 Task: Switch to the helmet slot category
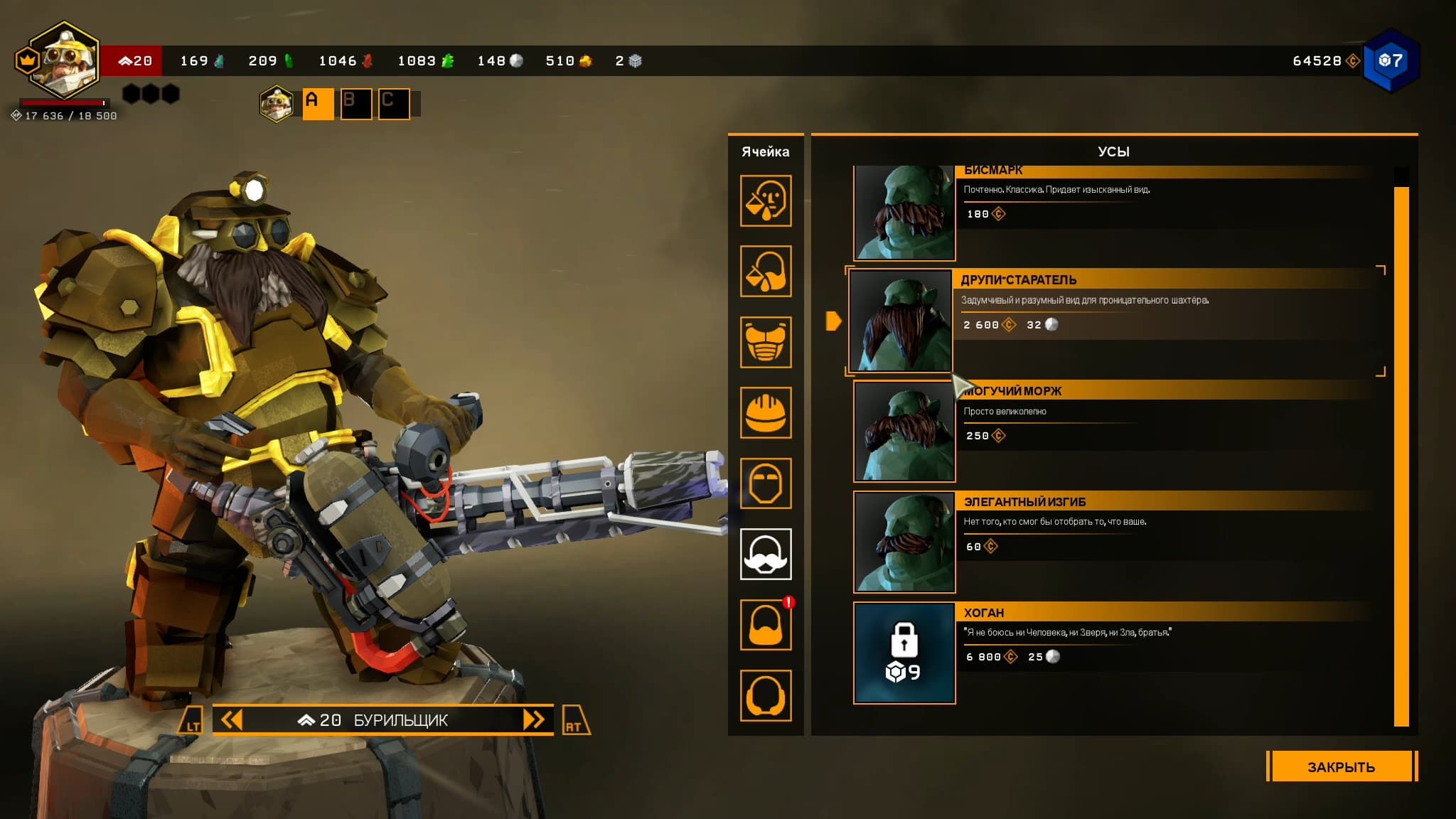(x=766, y=412)
